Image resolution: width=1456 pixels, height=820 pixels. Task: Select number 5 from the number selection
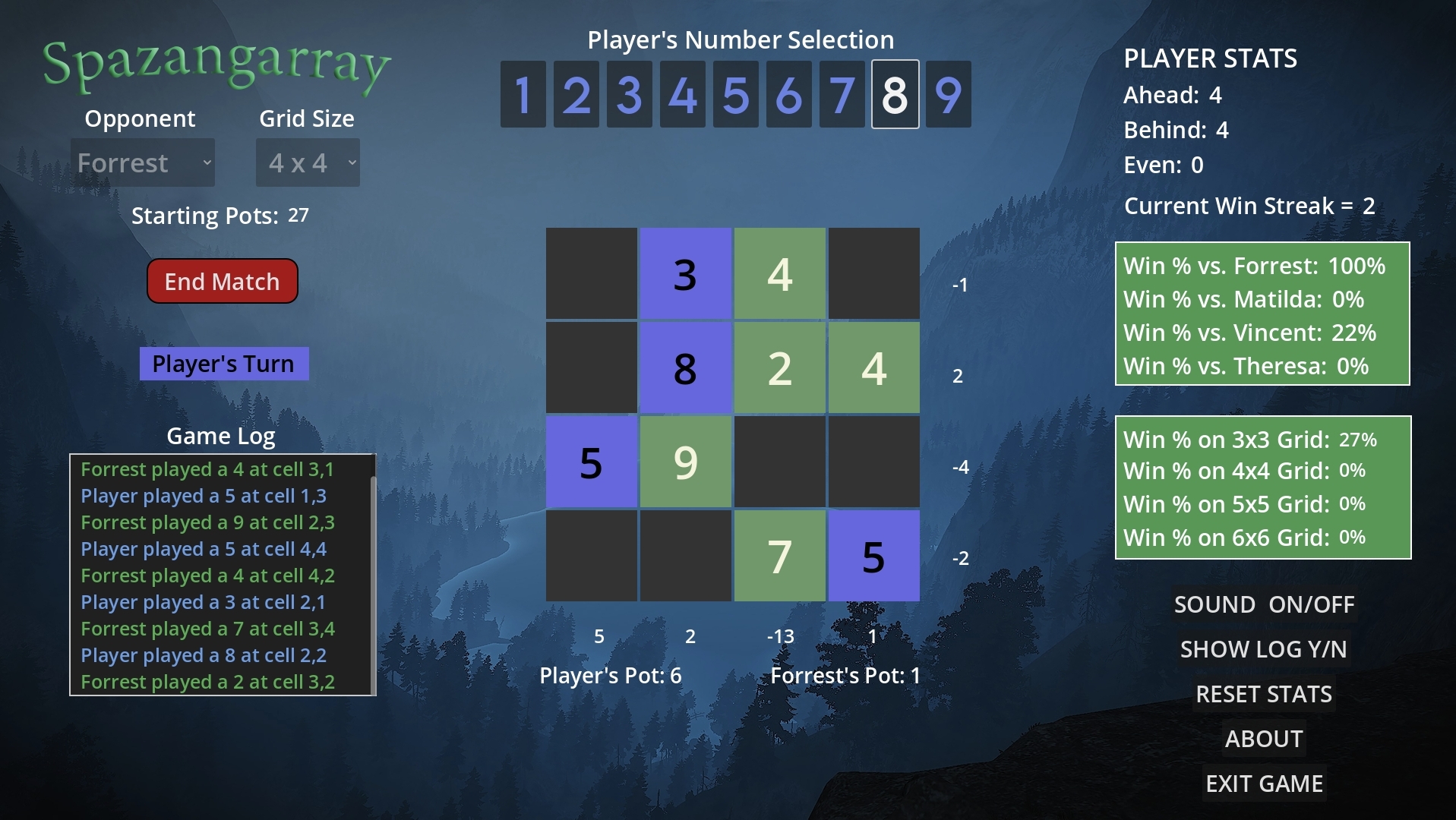point(735,94)
